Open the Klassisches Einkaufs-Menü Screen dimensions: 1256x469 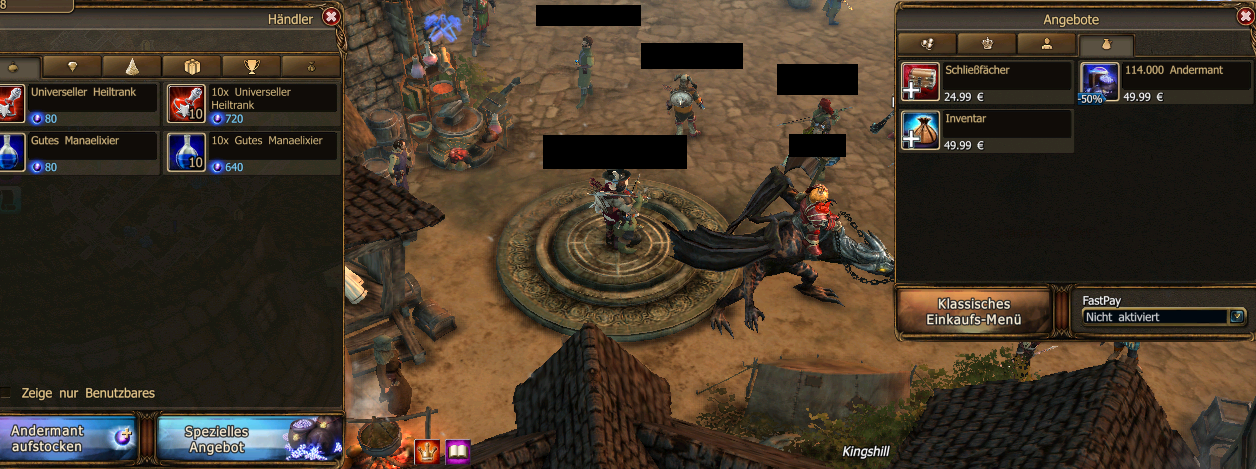pyautogui.click(x=974, y=311)
